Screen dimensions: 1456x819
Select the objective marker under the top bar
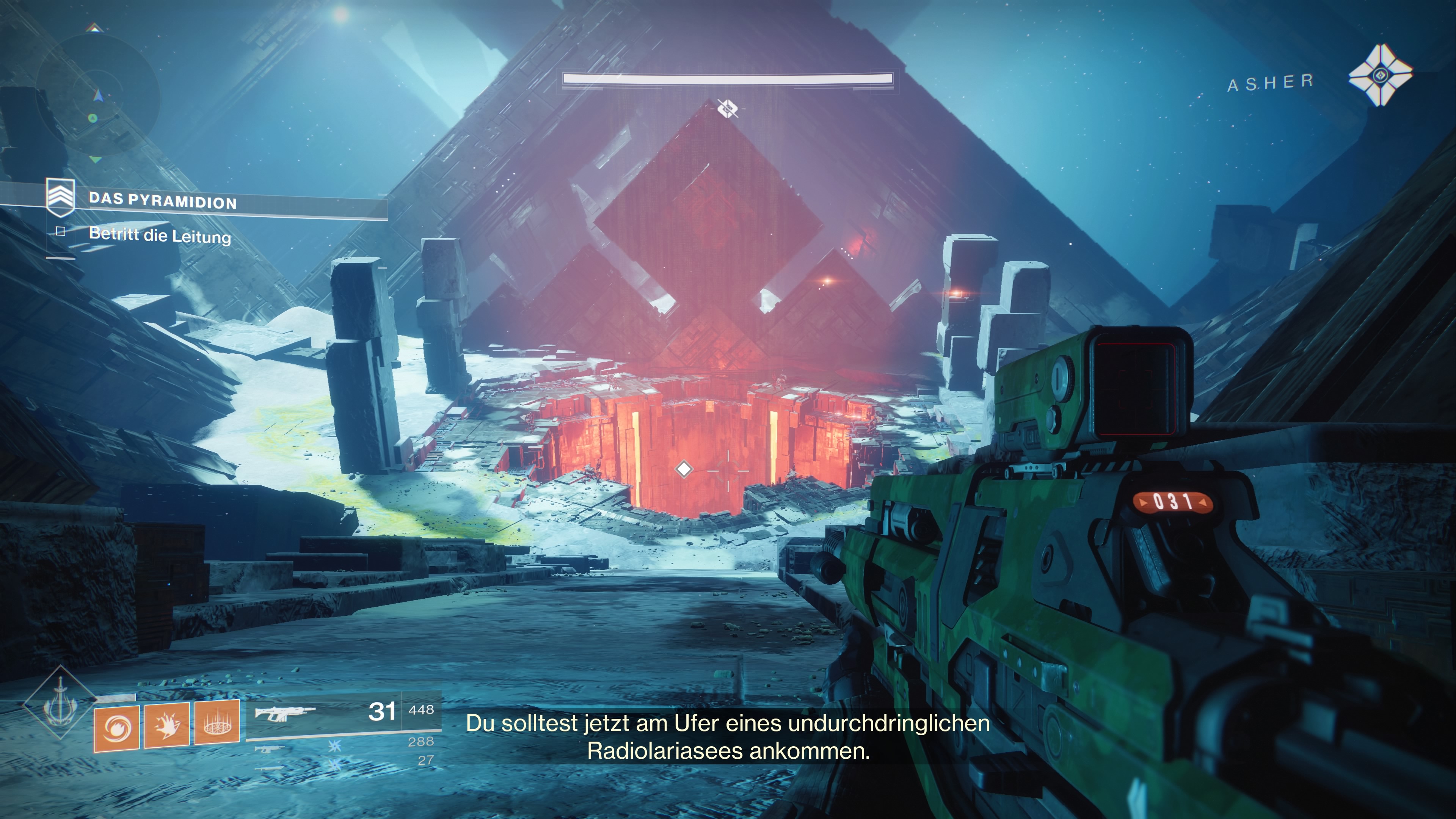(x=728, y=108)
